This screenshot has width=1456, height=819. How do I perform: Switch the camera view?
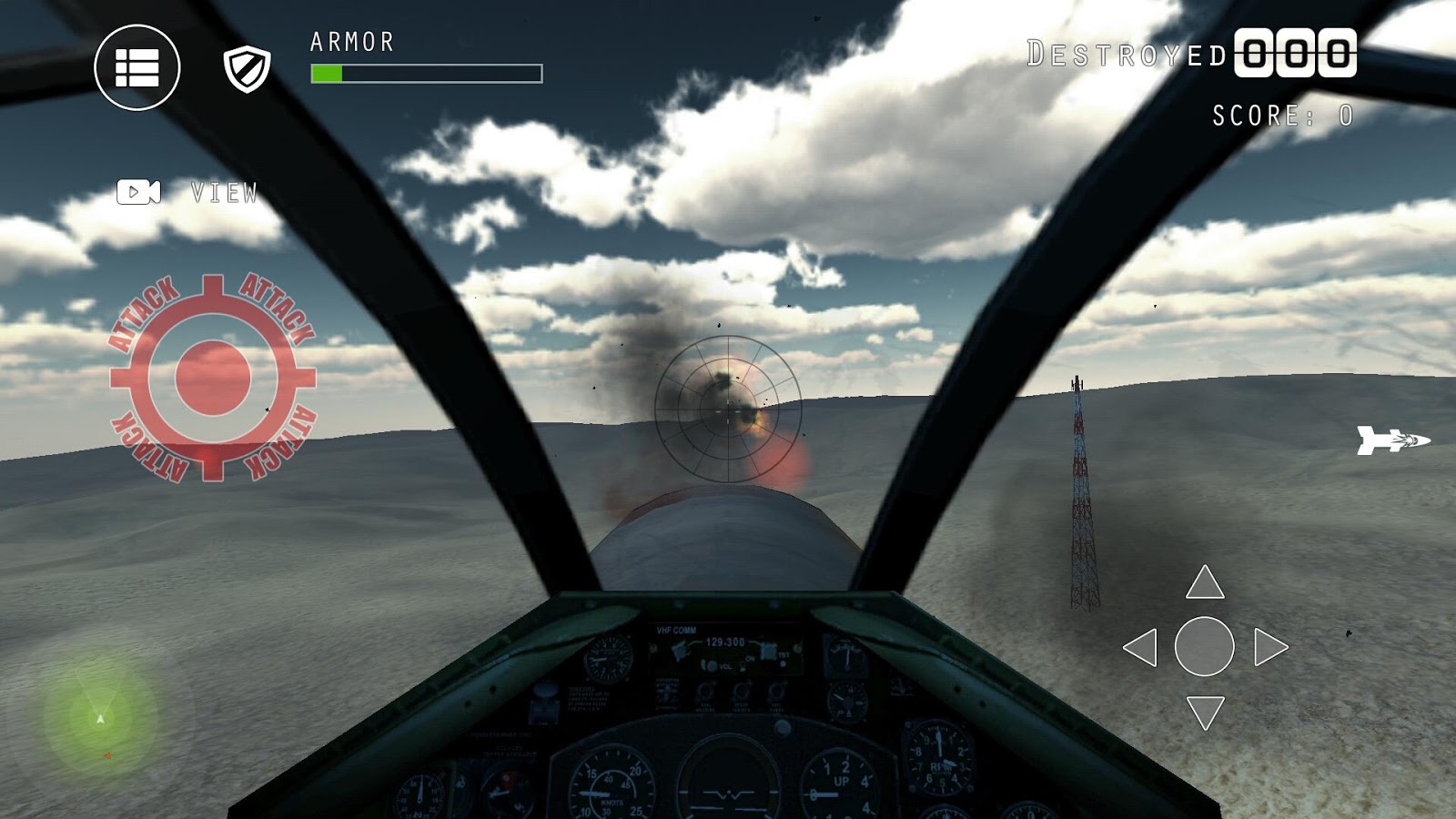(x=139, y=192)
